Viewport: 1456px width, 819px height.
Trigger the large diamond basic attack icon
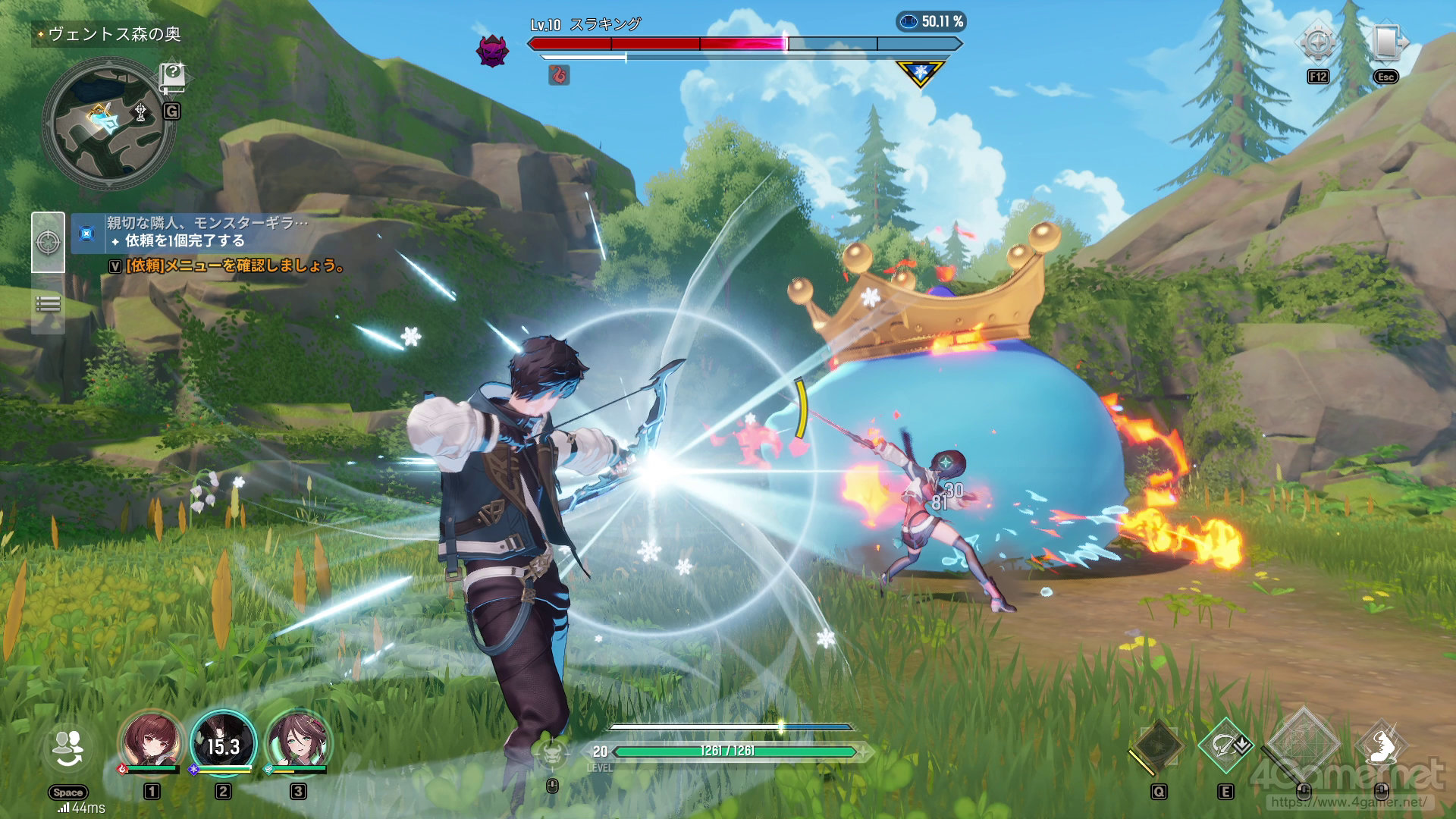pyautogui.click(x=1303, y=745)
